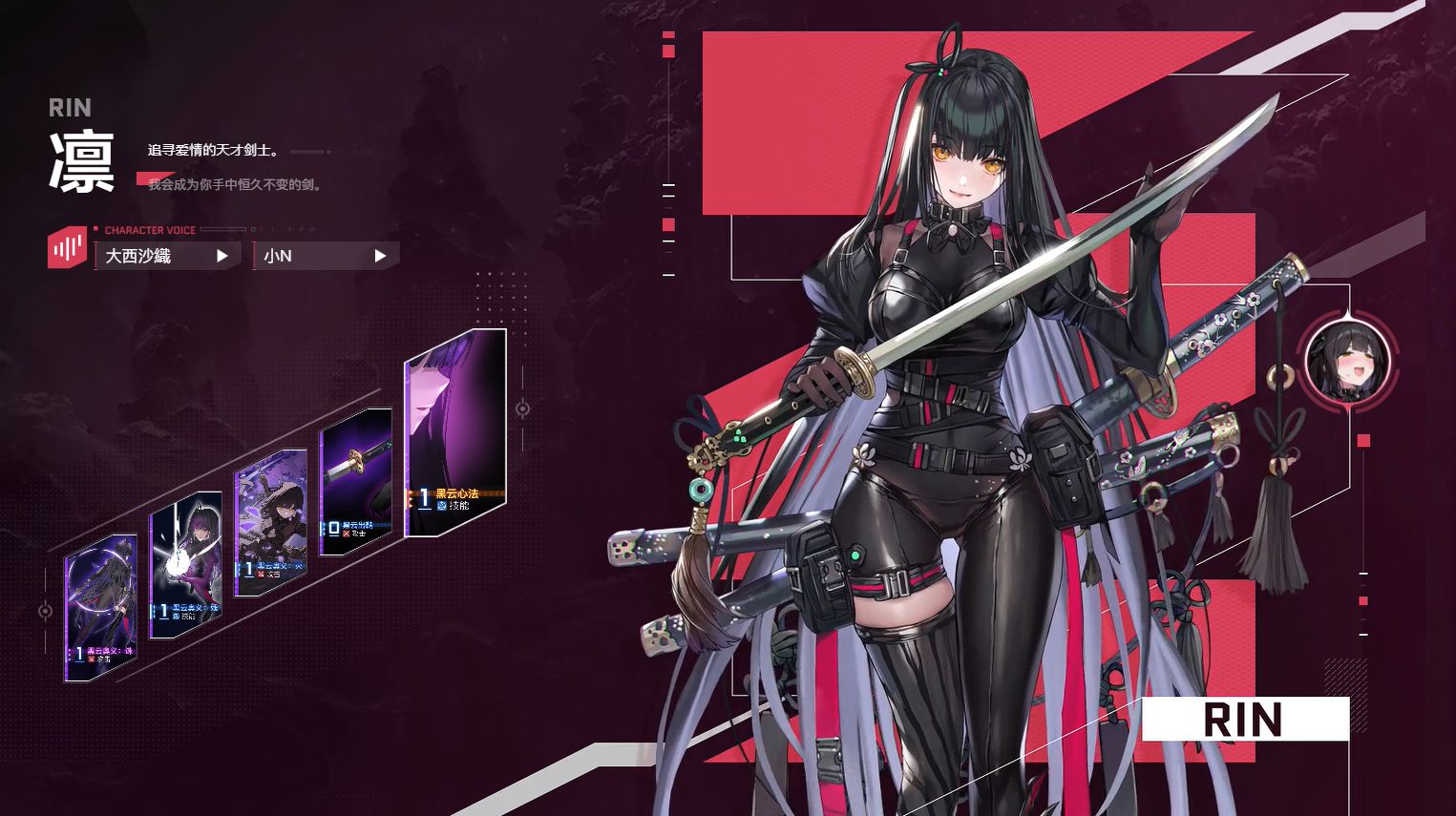The height and width of the screenshot is (816, 1456).
Task: Select the 黑云奥义 attack card with the circular slash
Action: [x=100, y=608]
